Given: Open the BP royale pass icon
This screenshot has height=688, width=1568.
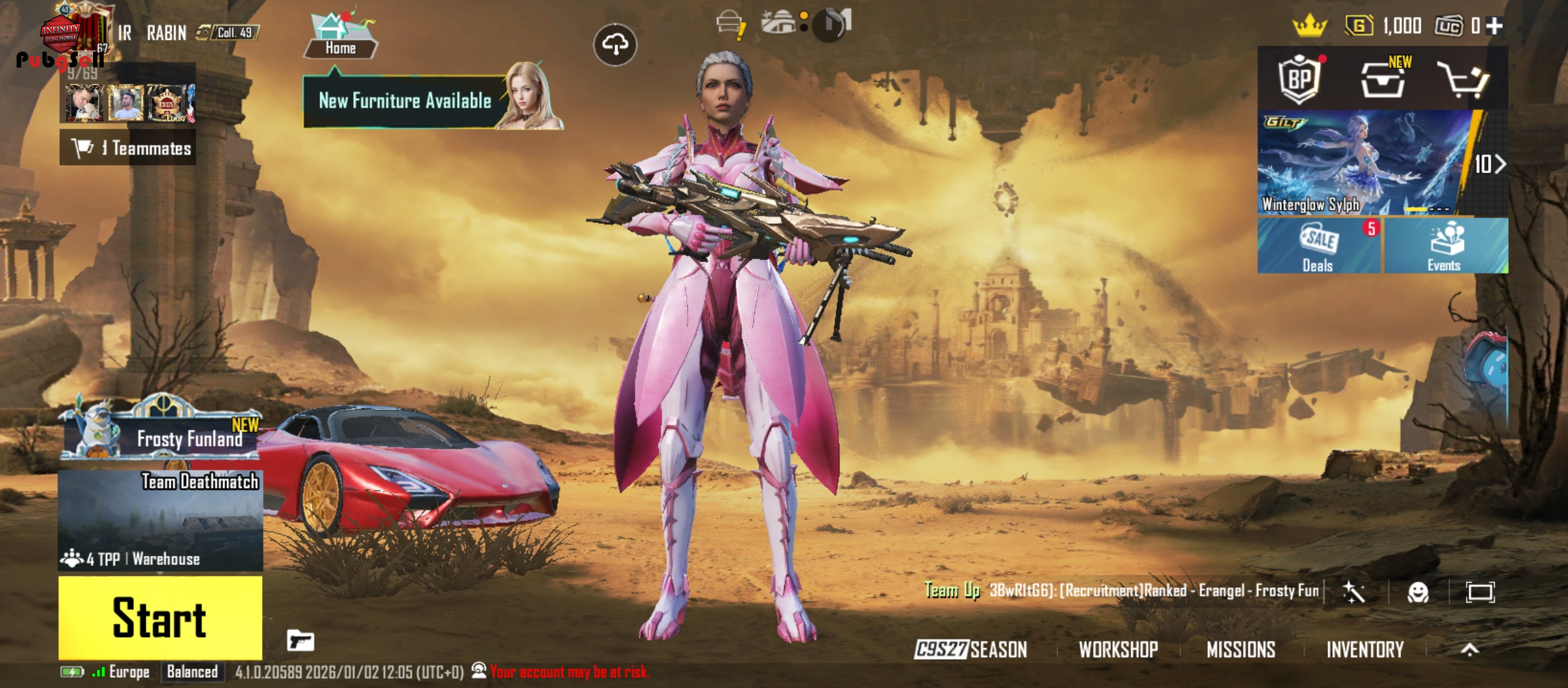Looking at the screenshot, I should (1300, 79).
